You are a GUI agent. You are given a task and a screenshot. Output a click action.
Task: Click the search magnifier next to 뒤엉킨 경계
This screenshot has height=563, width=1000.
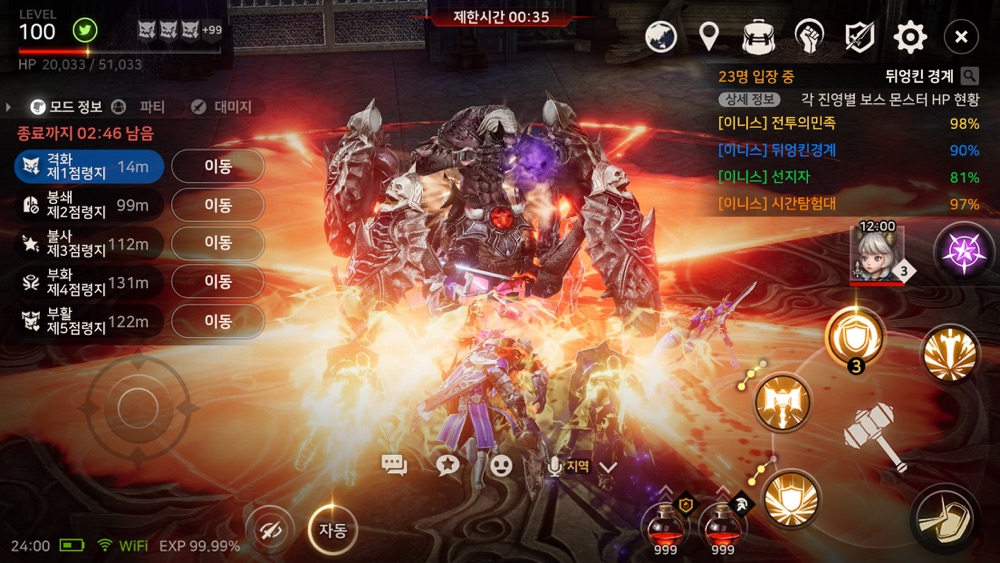pyautogui.click(x=969, y=76)
